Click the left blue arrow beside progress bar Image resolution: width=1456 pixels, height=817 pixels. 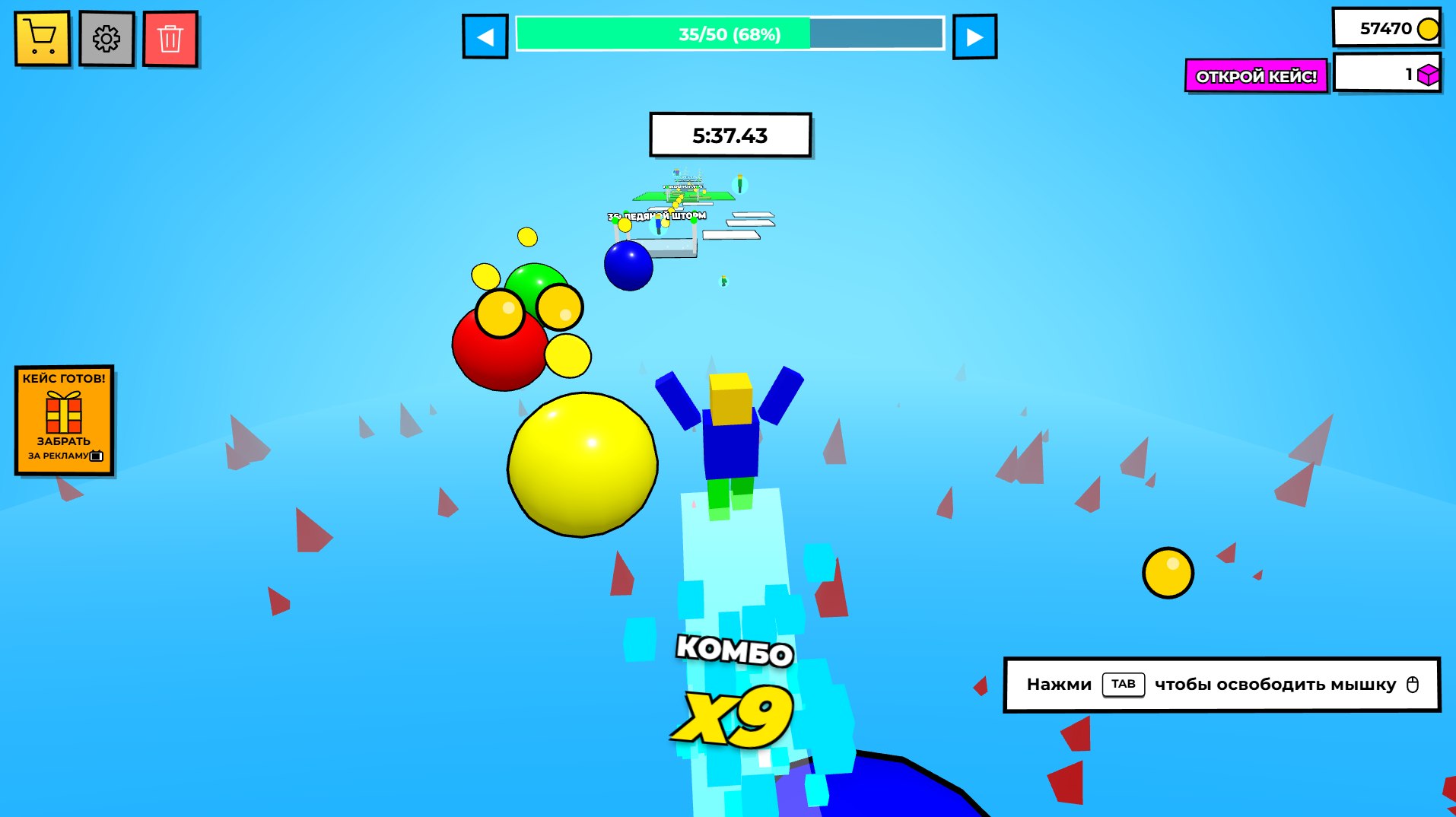485,36
